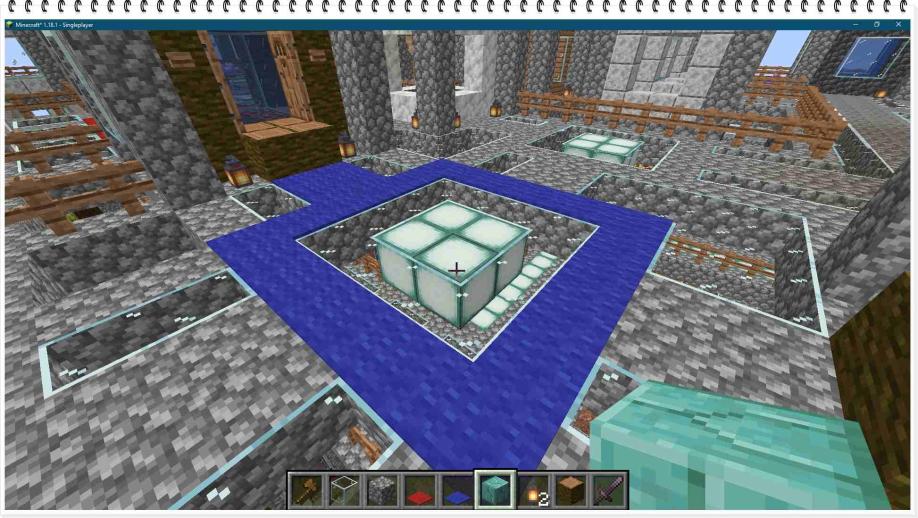Select the glass block hotbar slot
Screen dimensions: 918x518
point(345,491)
